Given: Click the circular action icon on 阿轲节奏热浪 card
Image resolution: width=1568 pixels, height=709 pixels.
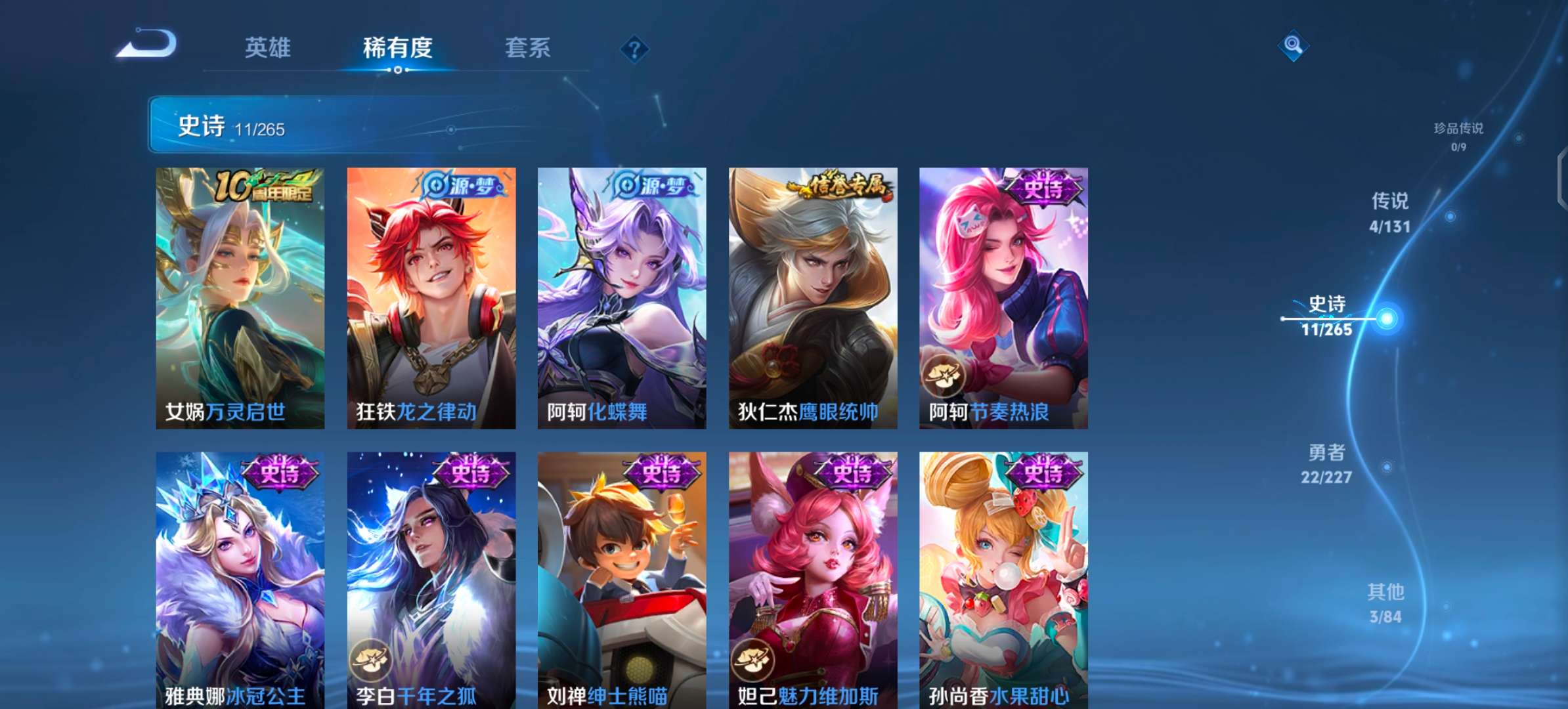Looking at the screenshot, I should pyautogui.click(x=944, y=376).
